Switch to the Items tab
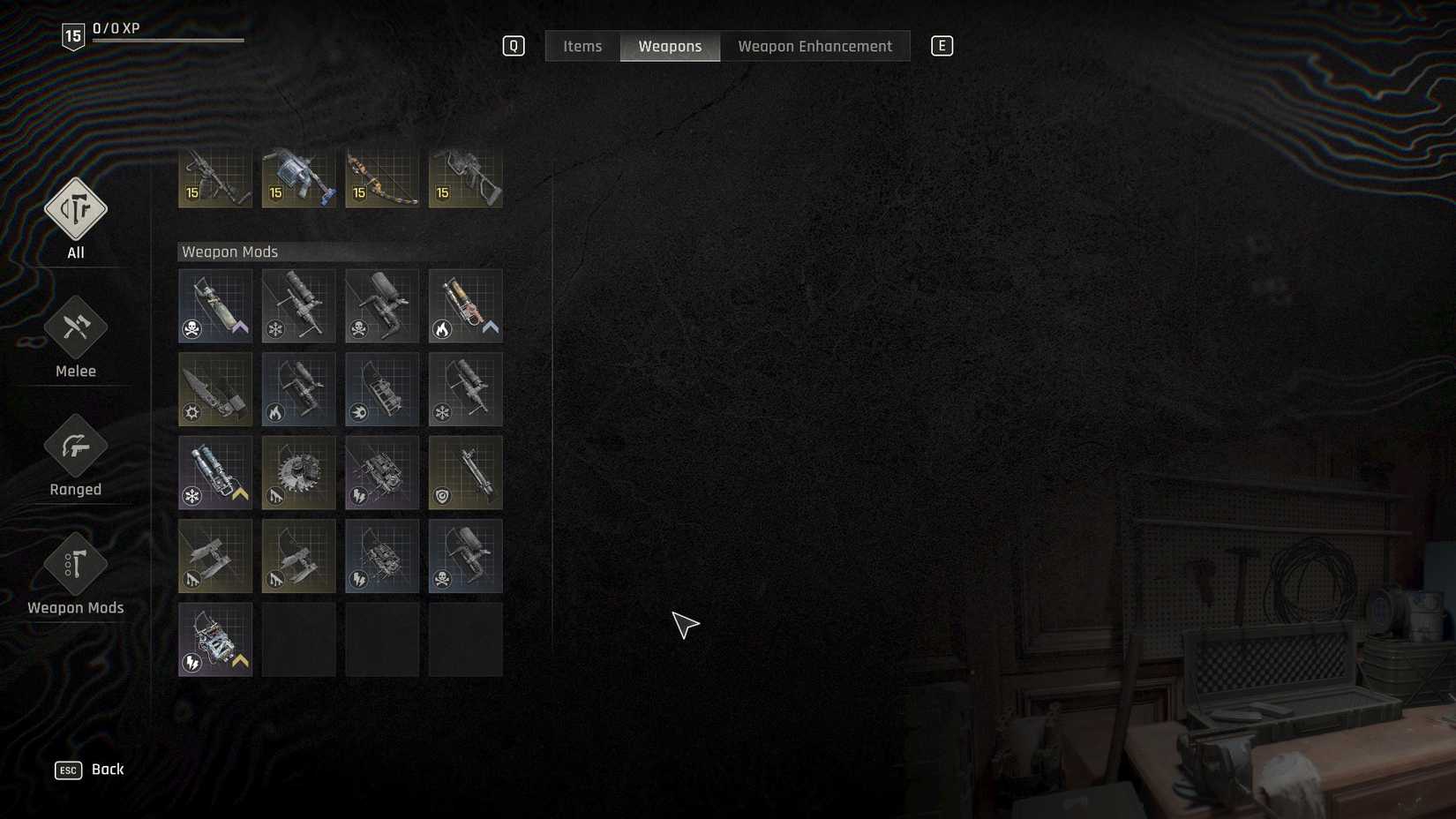 click(x=582, y=46)
